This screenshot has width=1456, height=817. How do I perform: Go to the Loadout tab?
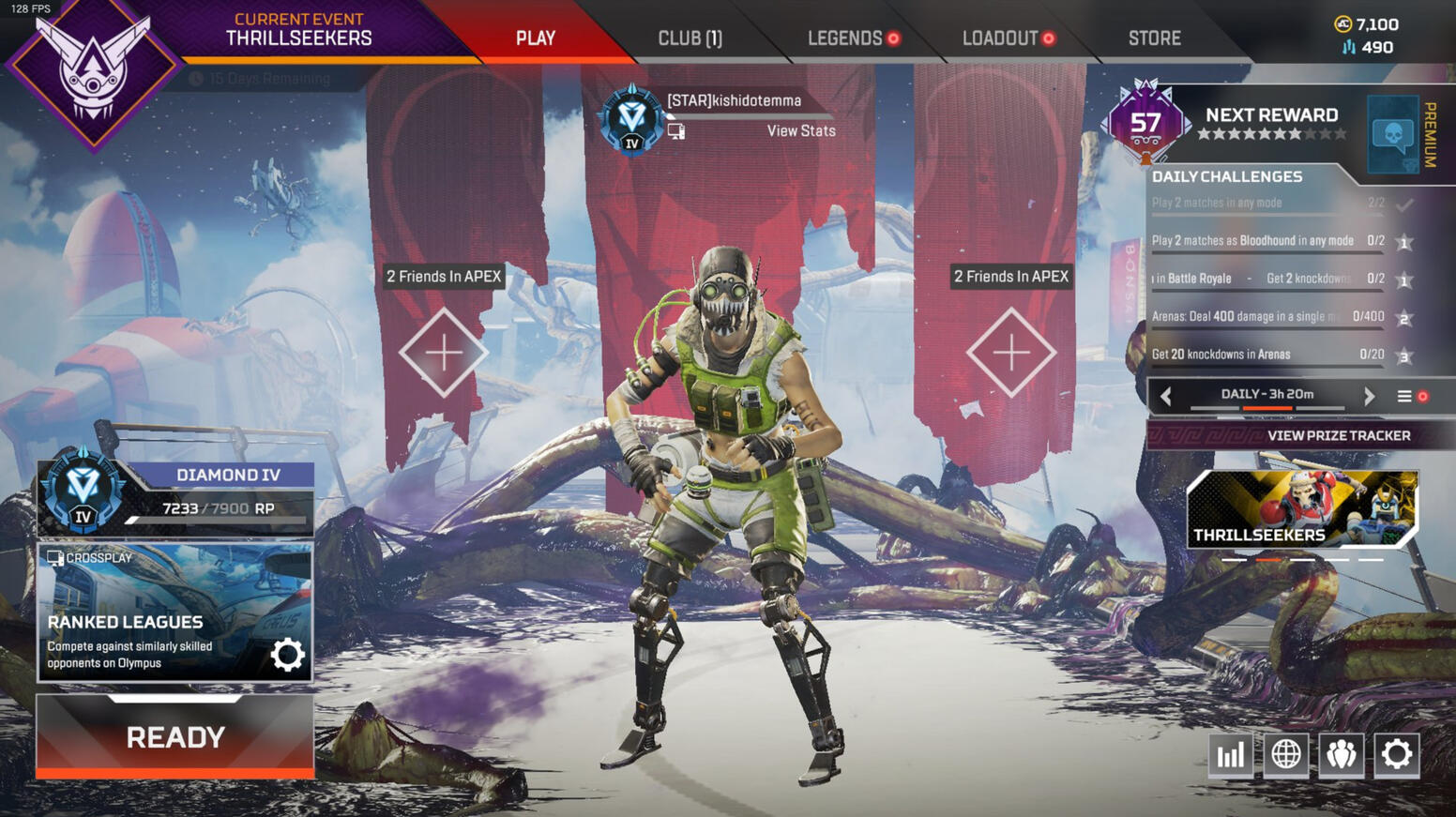point(1000,38)
